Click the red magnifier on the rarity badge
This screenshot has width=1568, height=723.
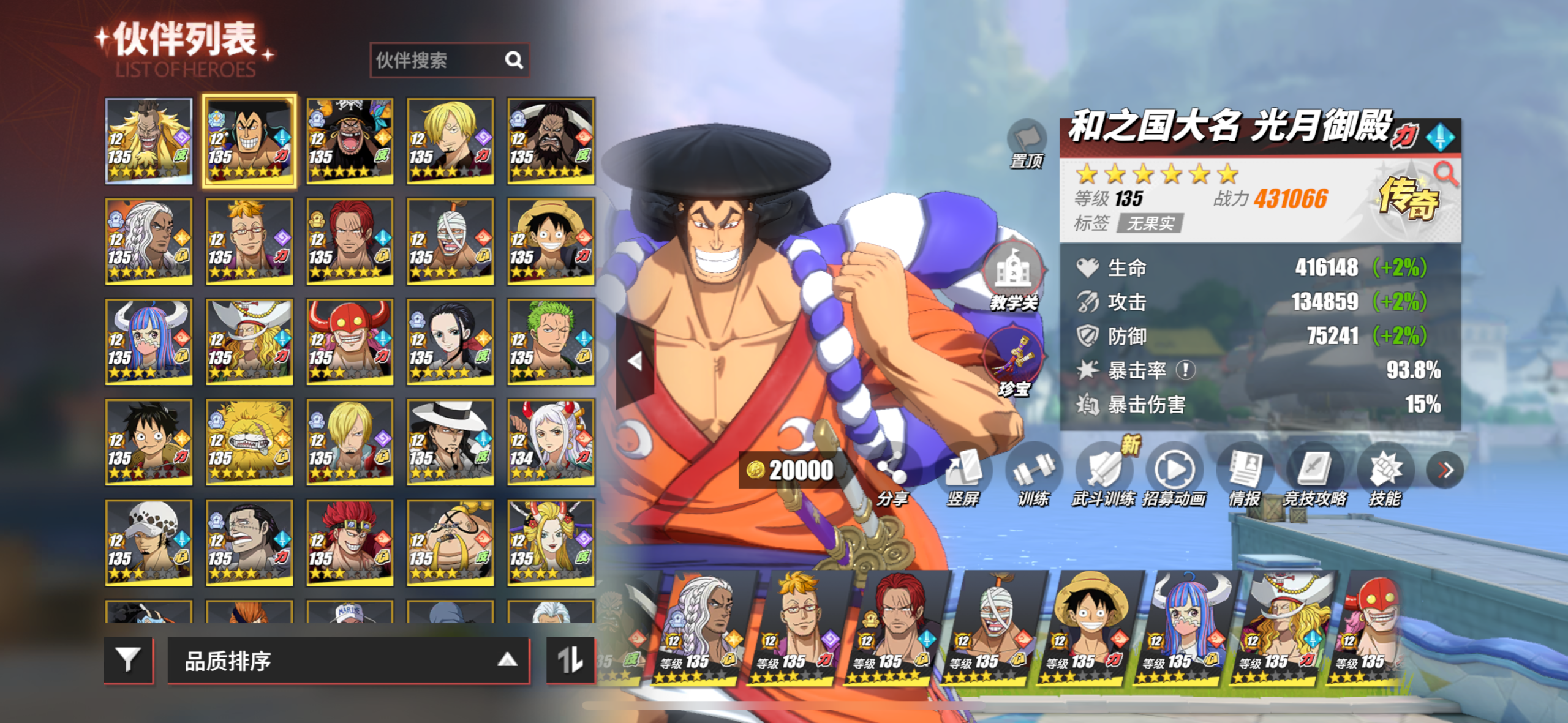pos(1446,174)
